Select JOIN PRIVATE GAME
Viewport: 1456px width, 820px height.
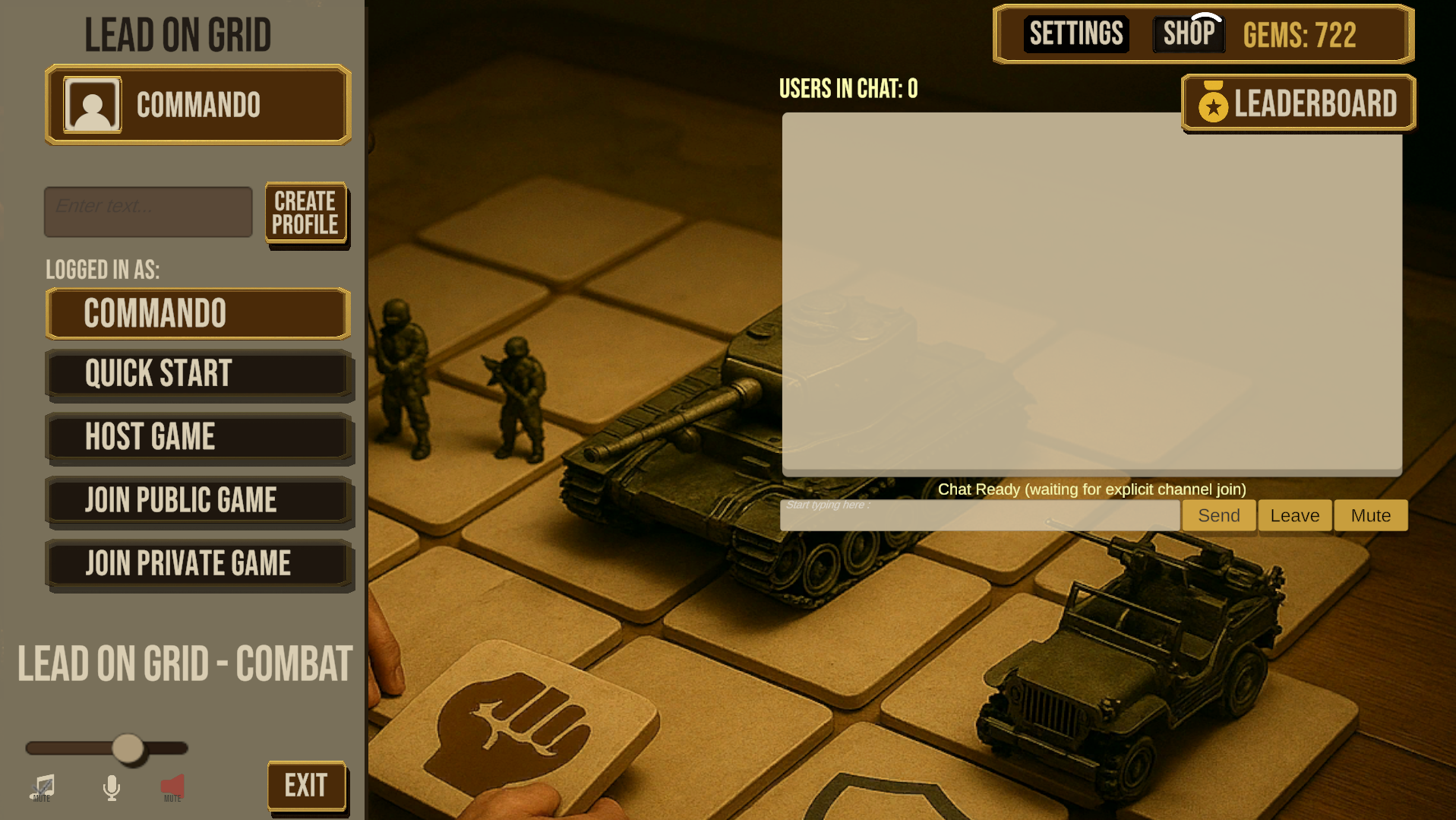[x=198, y=563]
